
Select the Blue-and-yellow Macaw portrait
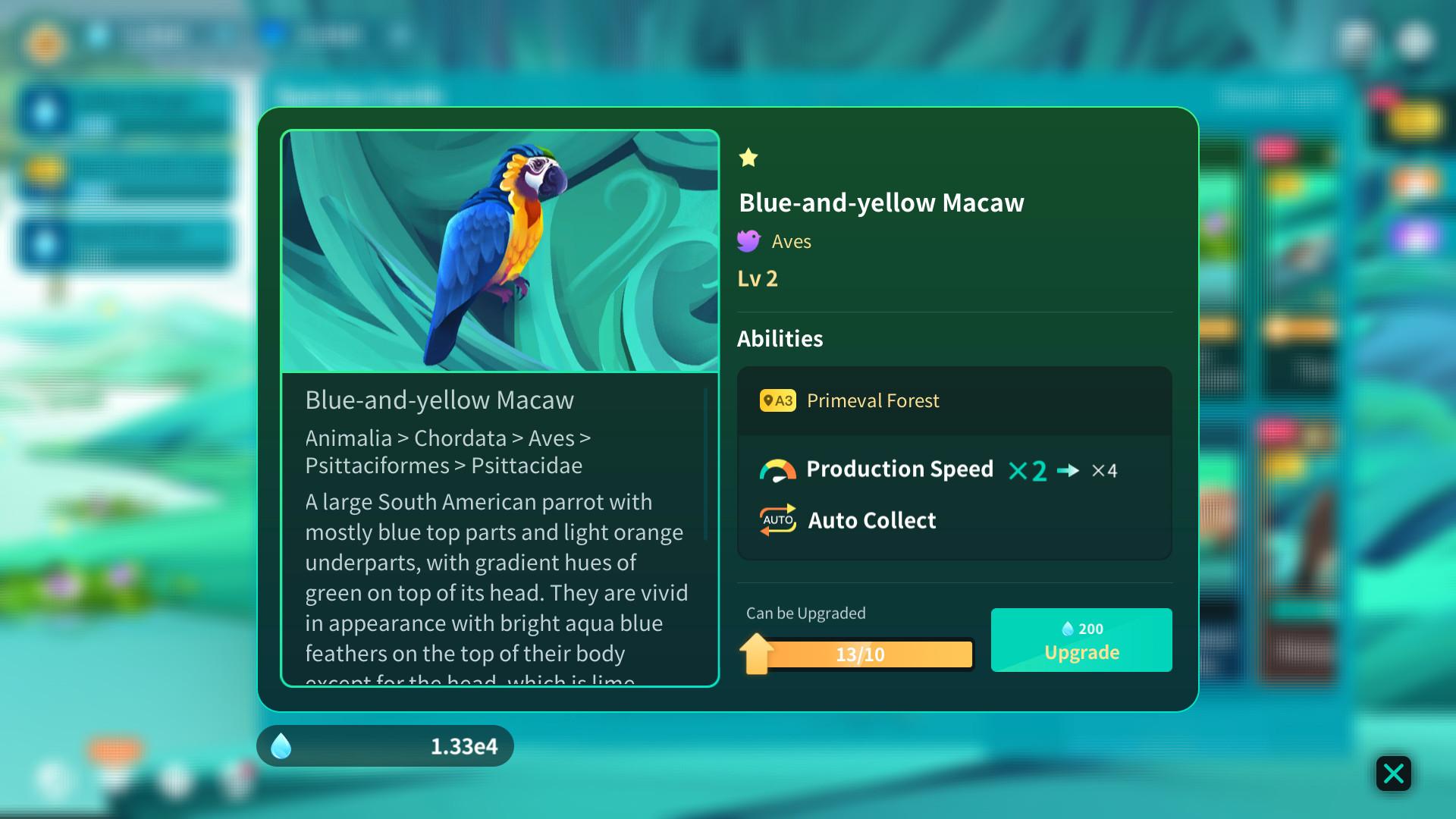point(500,250)
